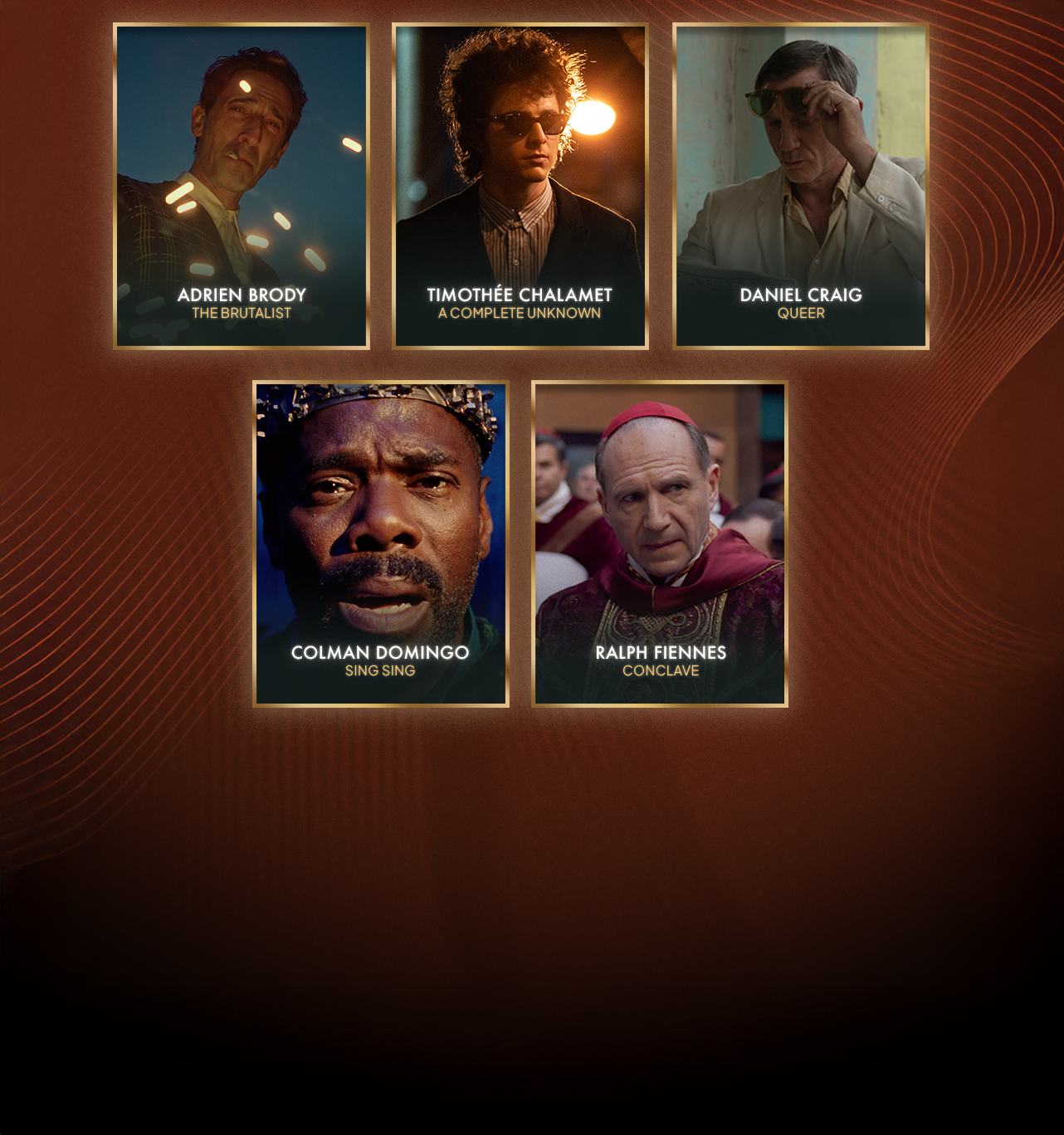This screenshot has height=1135, width=1064.
Task: Choose the Timothée Chalamet nominee card
Action: (x=520, y=186)
